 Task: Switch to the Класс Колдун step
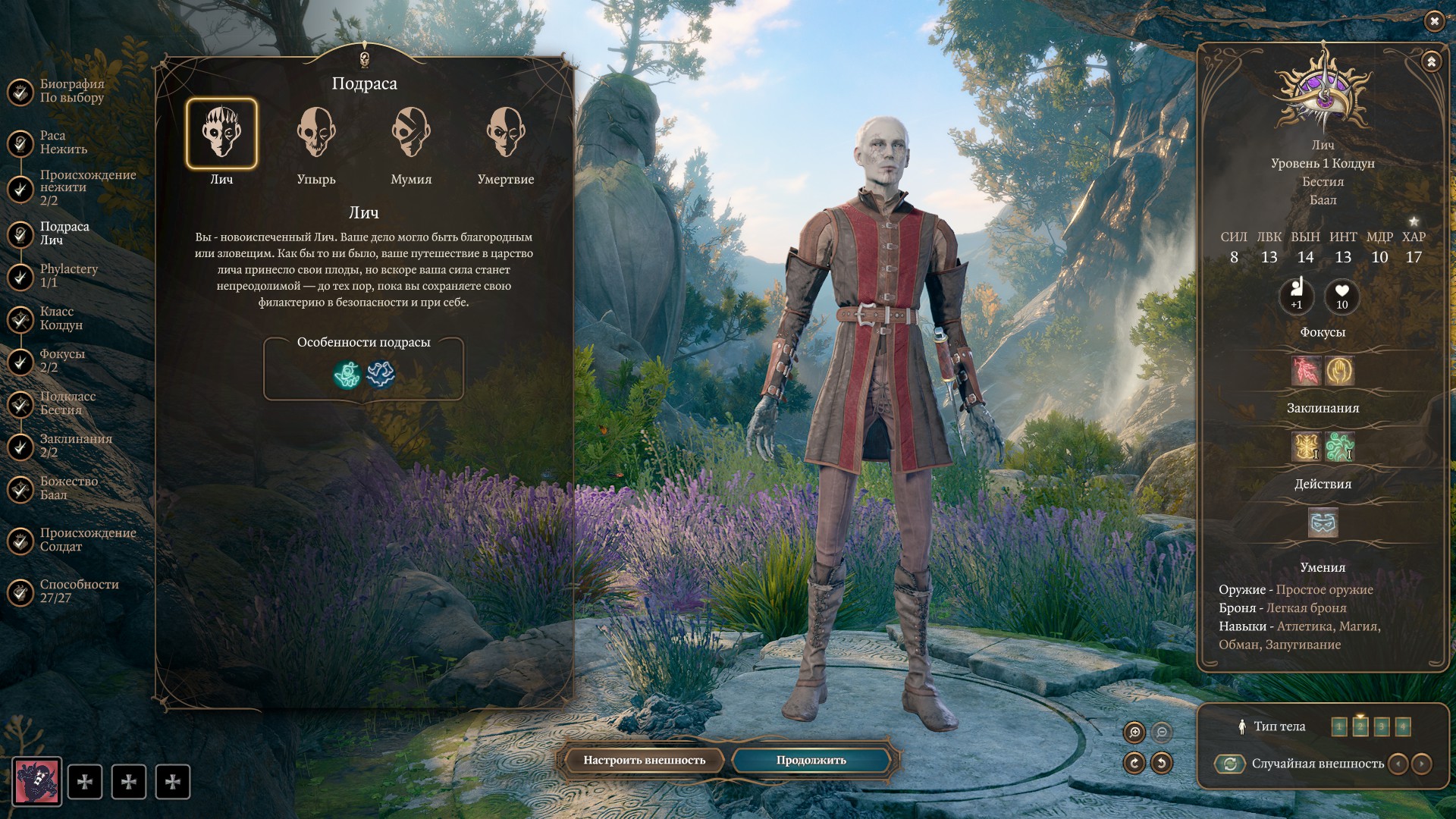click(61, 318)
